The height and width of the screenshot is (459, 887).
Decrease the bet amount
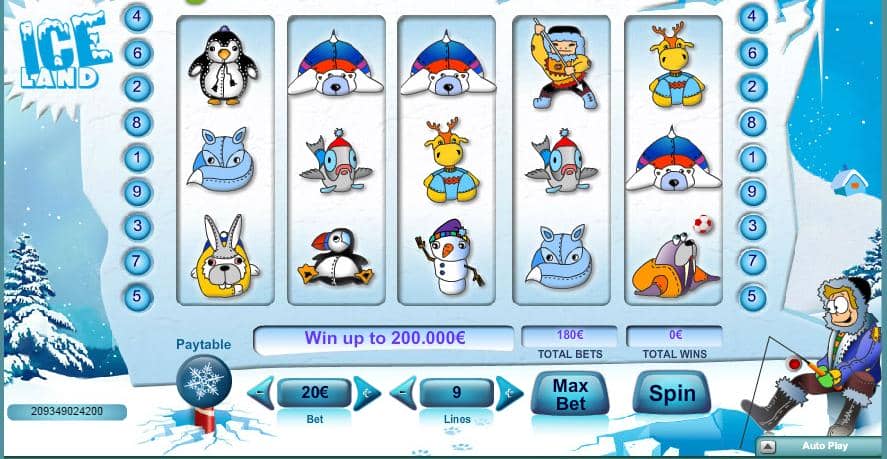[260, 393]
